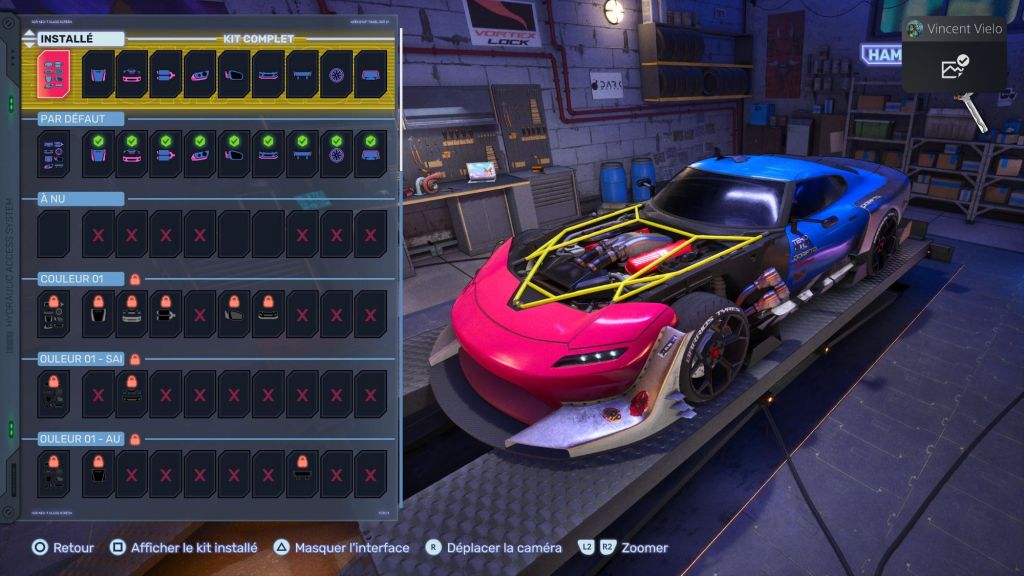Select the À Nu full kit tile
Screen dimensions: 1024x576
coord(53,234)
